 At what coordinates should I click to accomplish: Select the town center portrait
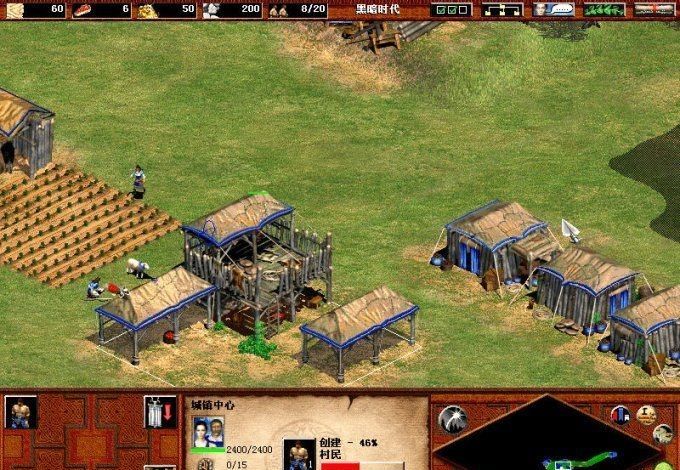tap(209, 432)
